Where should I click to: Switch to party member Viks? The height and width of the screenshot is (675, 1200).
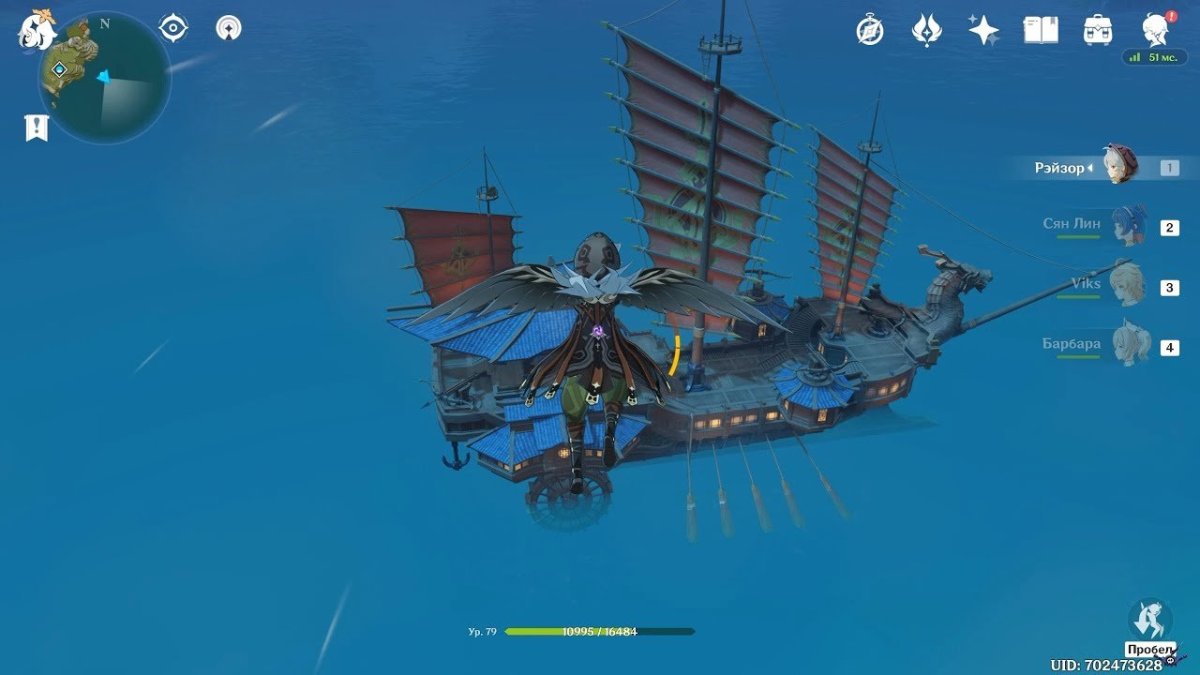click(1128, 286)
